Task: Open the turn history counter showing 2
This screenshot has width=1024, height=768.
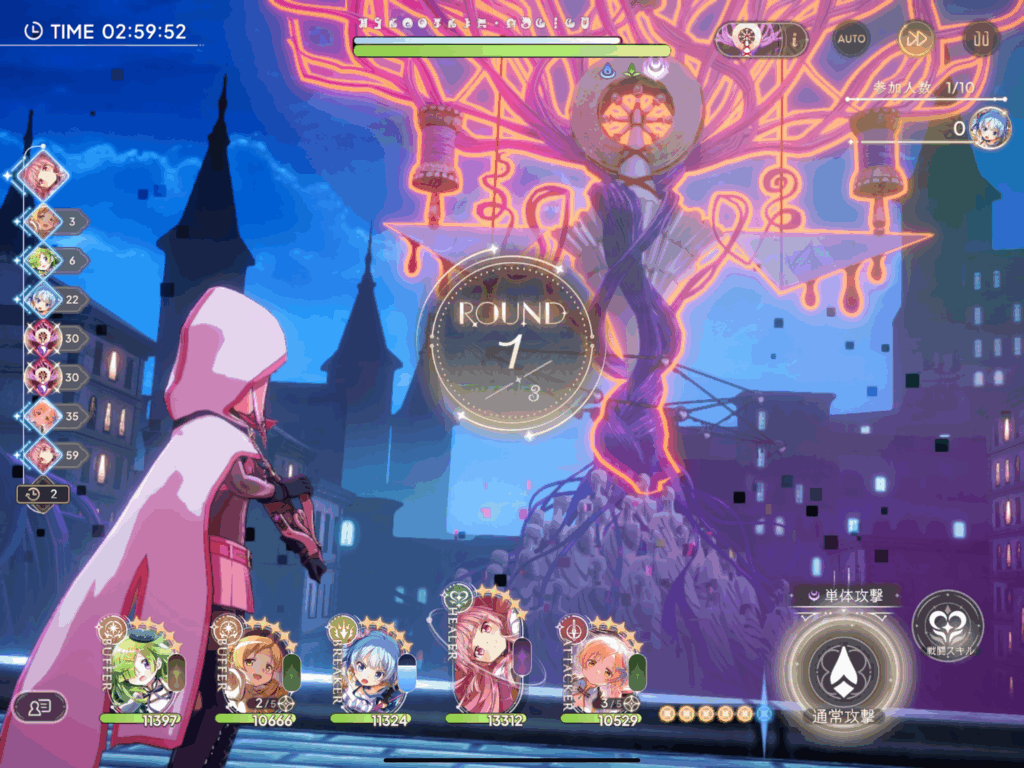Action: click(x=43, y=493)
